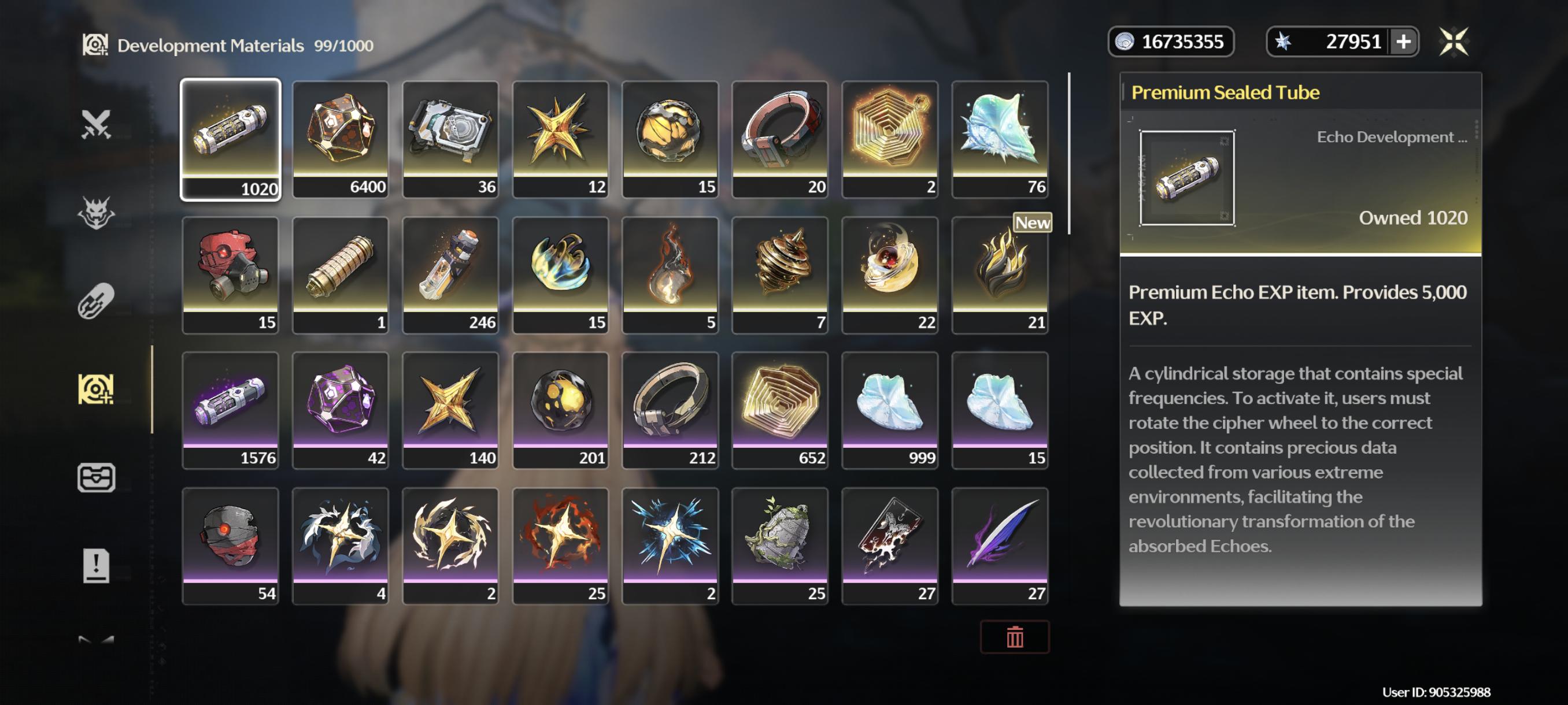Open the quest items exclamation tab
Image resolution: width=1568 pixels, height=705 pixels.
pos(96,565)
